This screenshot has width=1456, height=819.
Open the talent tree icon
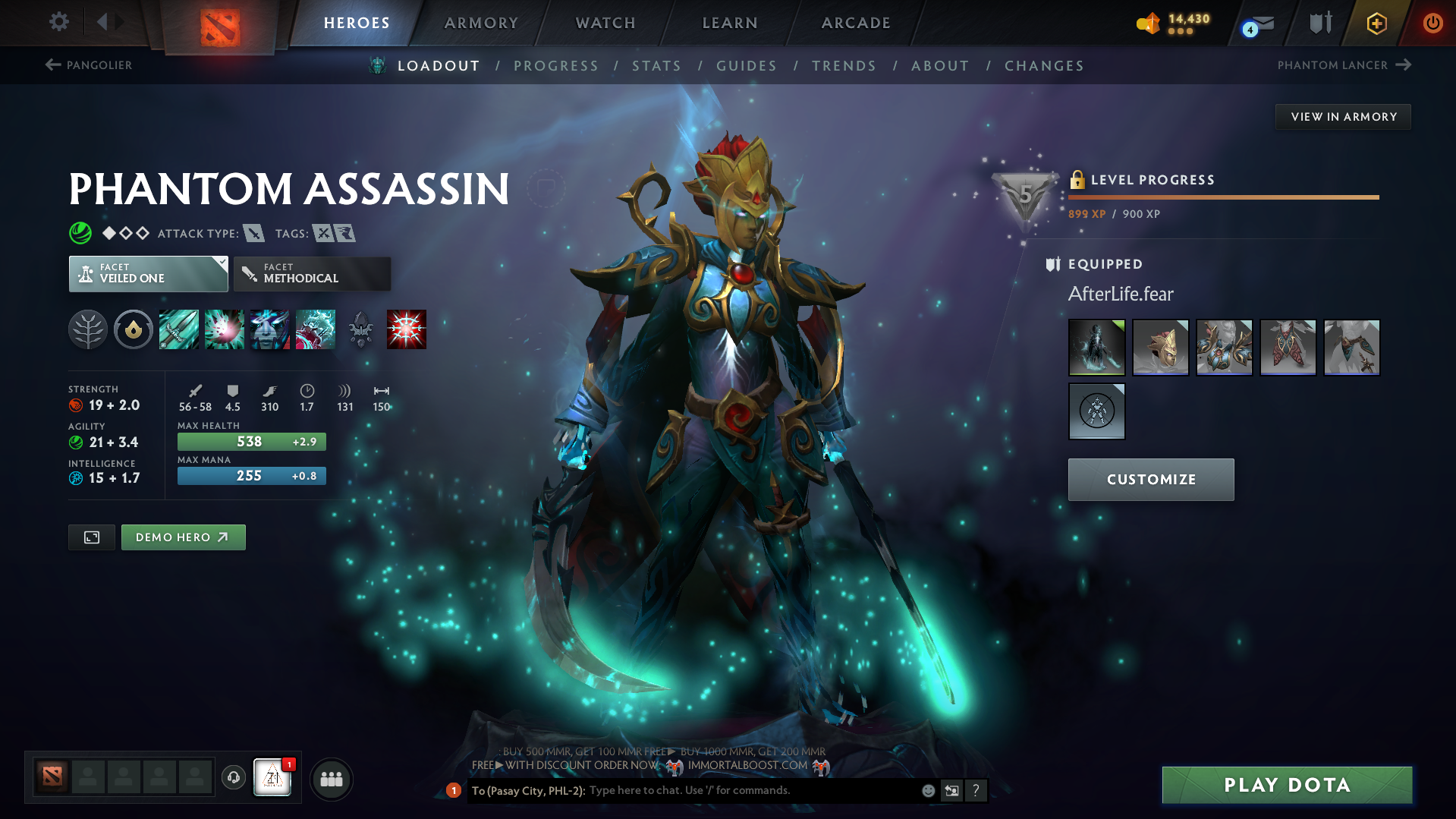pyautogui.click(x=88, y=329)
